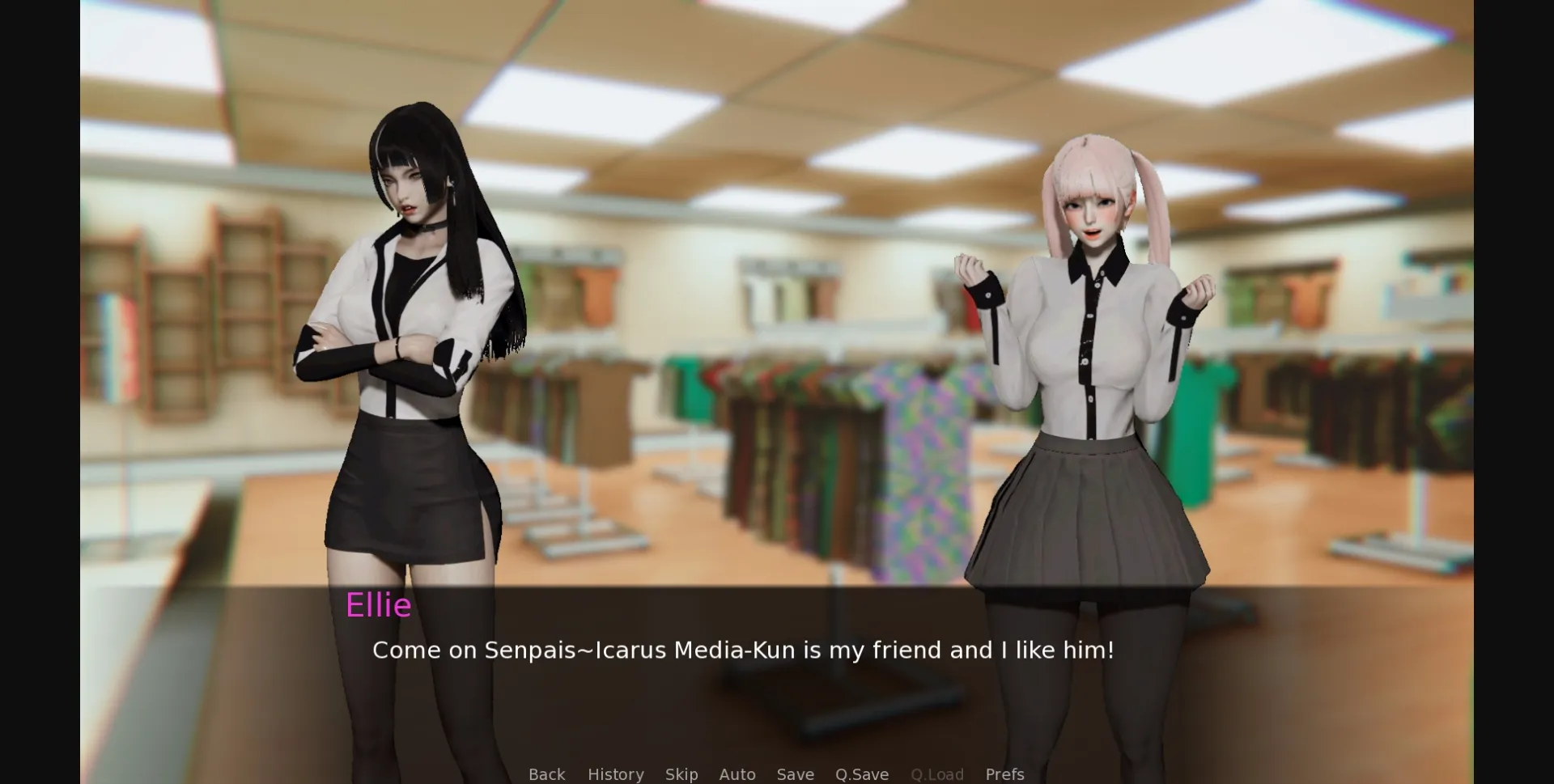Image resolution: width=1554 pixels, height=784 pixels.
Task: Click the grayed-out Q.Load option
Action: coord(936,774)
